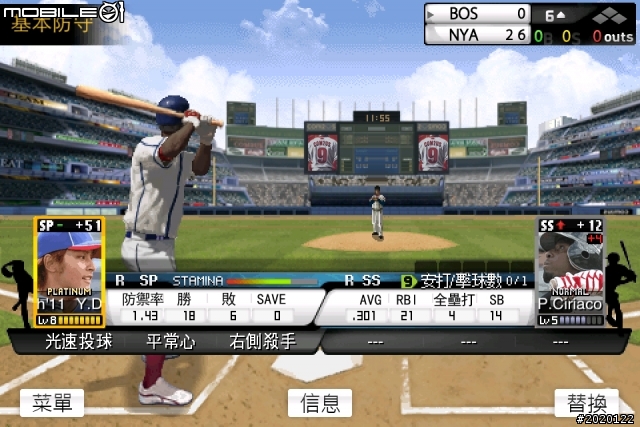Click the 基本防守 defense setting label
Screen dimensions: 640x427
56,27
